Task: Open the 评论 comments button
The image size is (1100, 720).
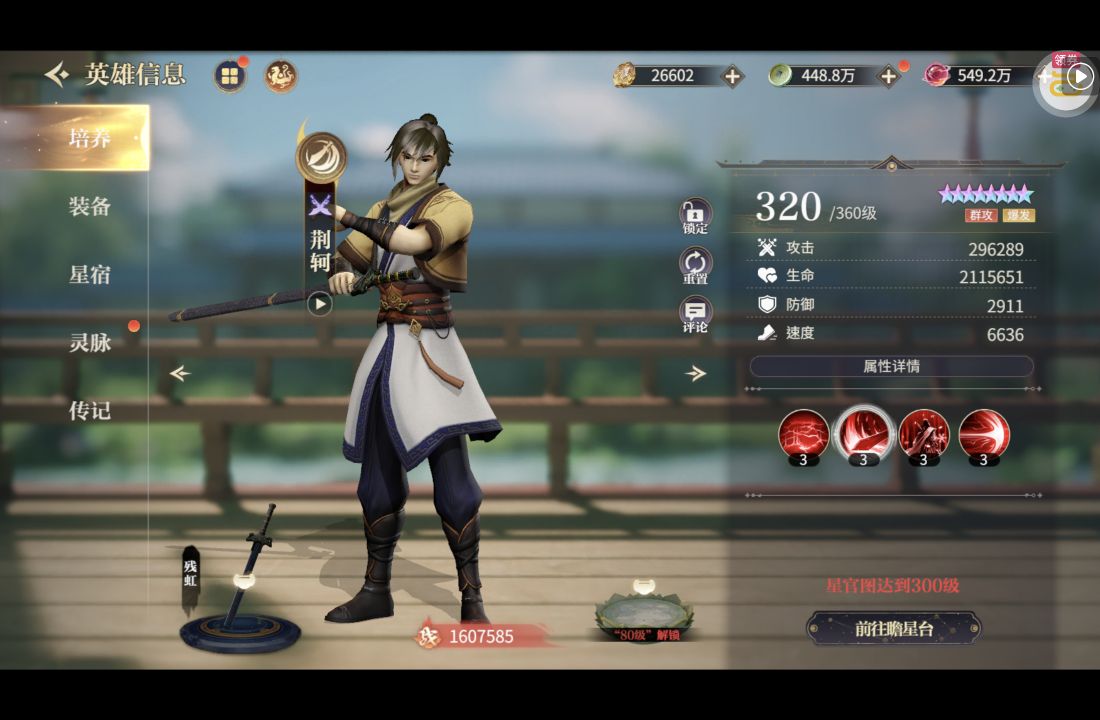Action: tap(695, 315)
